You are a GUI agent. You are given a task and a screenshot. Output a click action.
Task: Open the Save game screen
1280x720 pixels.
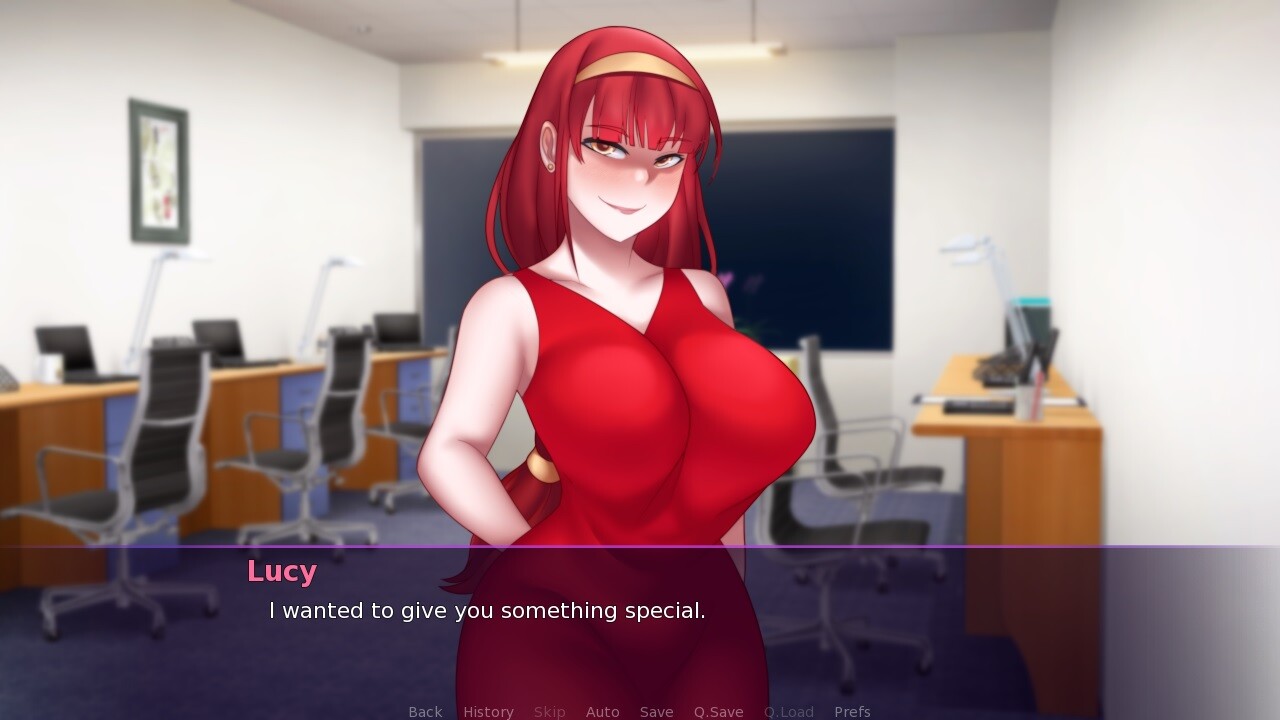pos(656,711)
